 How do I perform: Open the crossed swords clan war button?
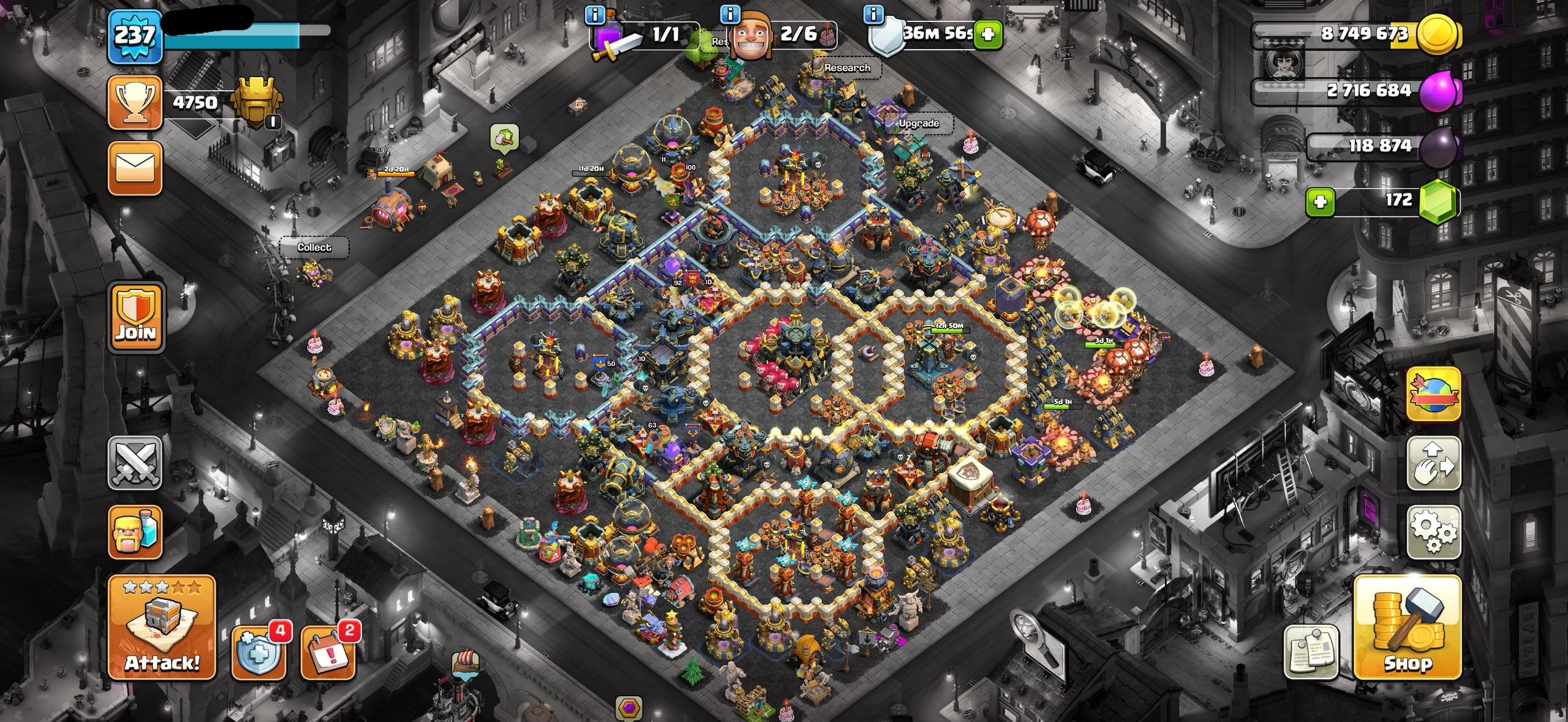coord(135,463)
